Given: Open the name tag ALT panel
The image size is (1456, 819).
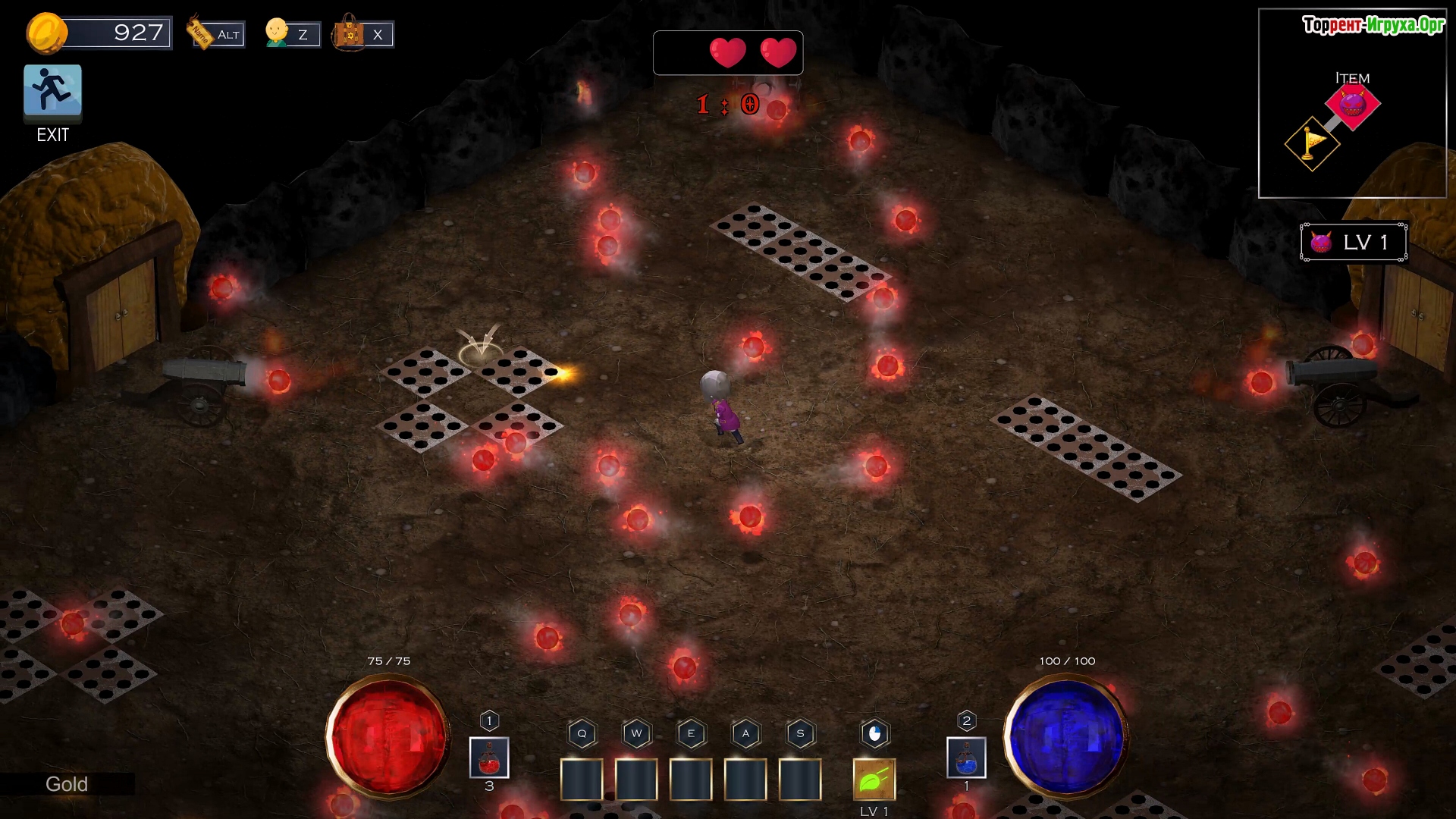Looking at the screenshot, I should 217,34.
